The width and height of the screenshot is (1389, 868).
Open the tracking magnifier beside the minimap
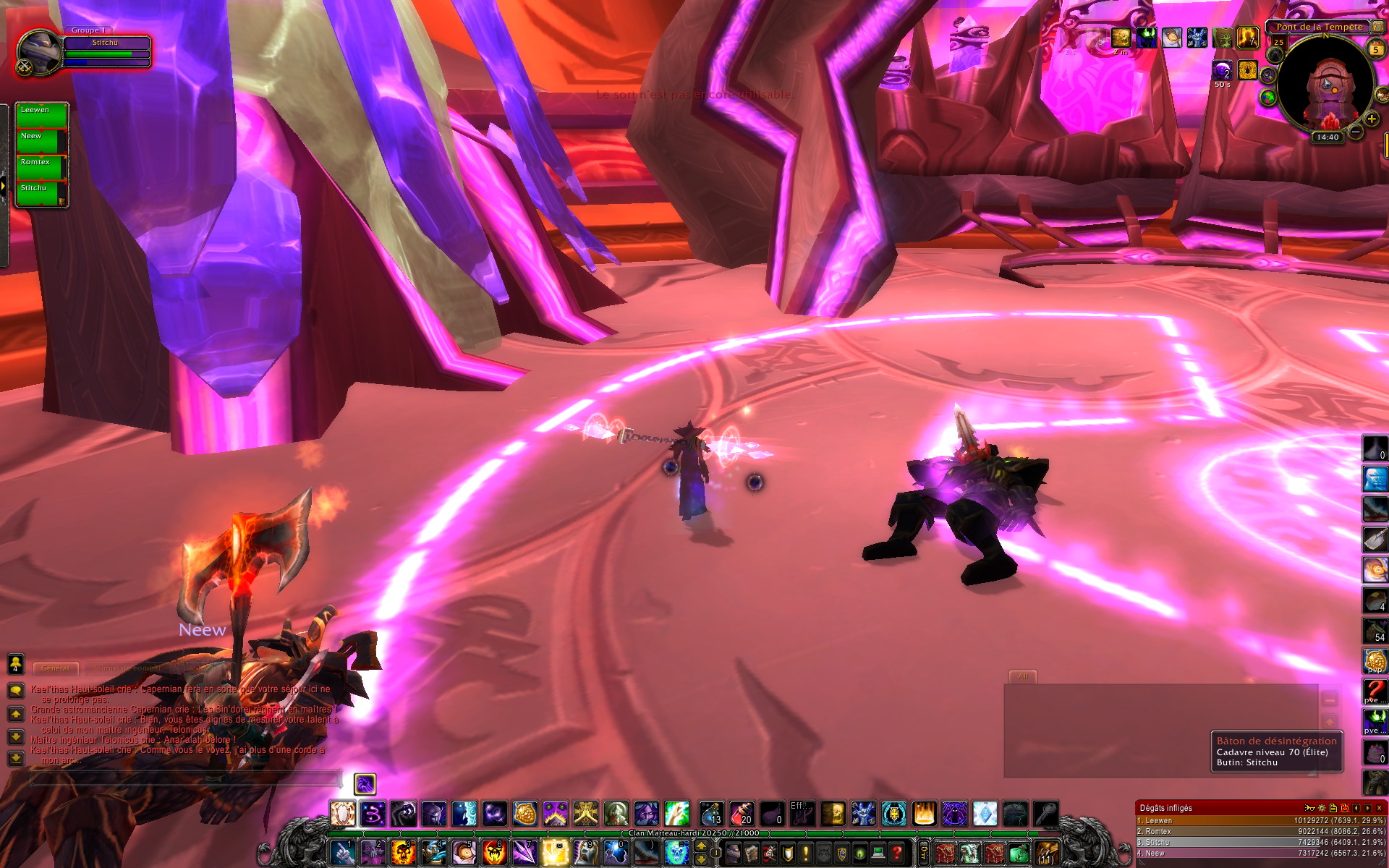coord(1268,75)
